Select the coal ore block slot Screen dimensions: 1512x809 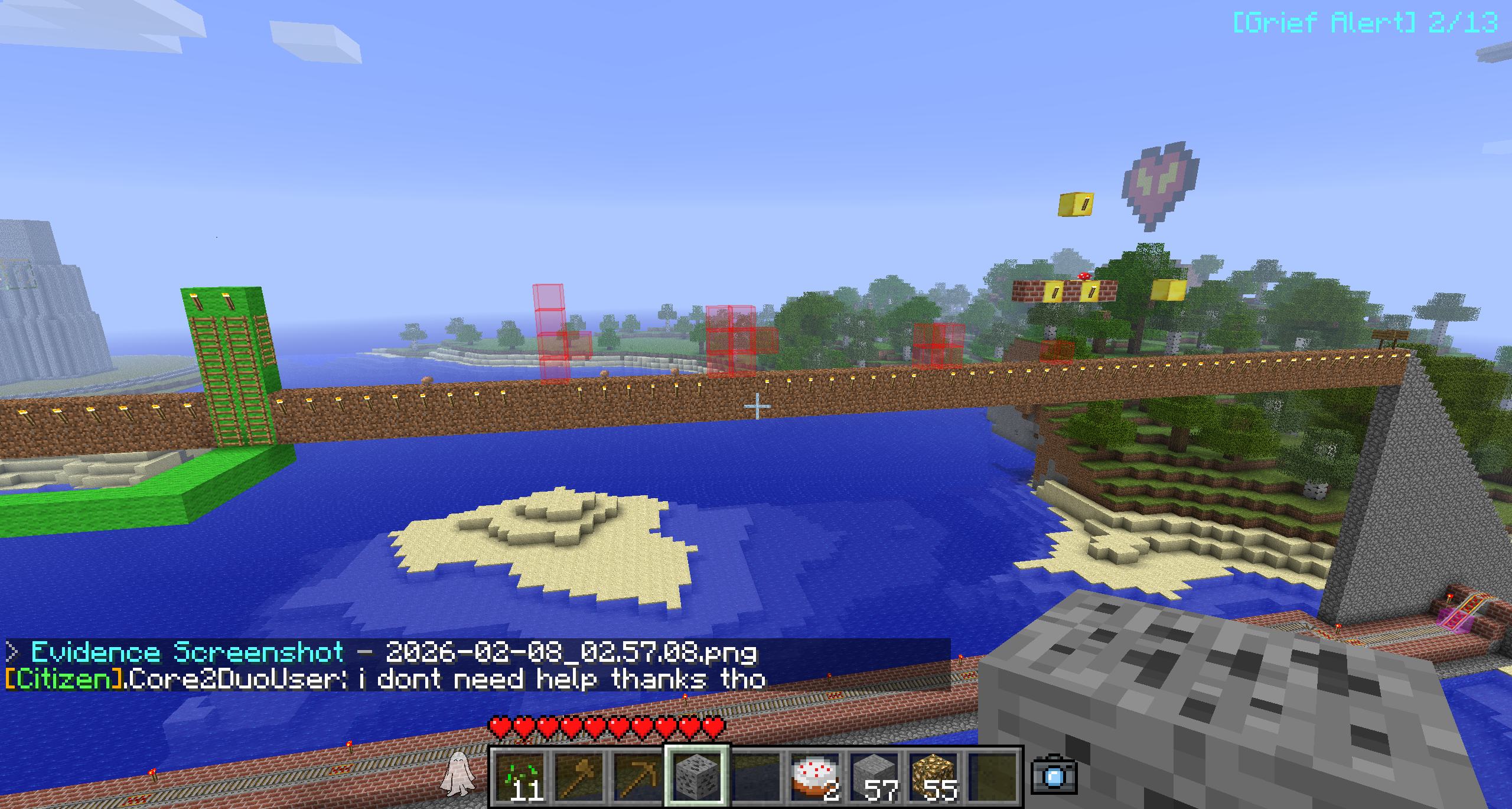[698, 776]
